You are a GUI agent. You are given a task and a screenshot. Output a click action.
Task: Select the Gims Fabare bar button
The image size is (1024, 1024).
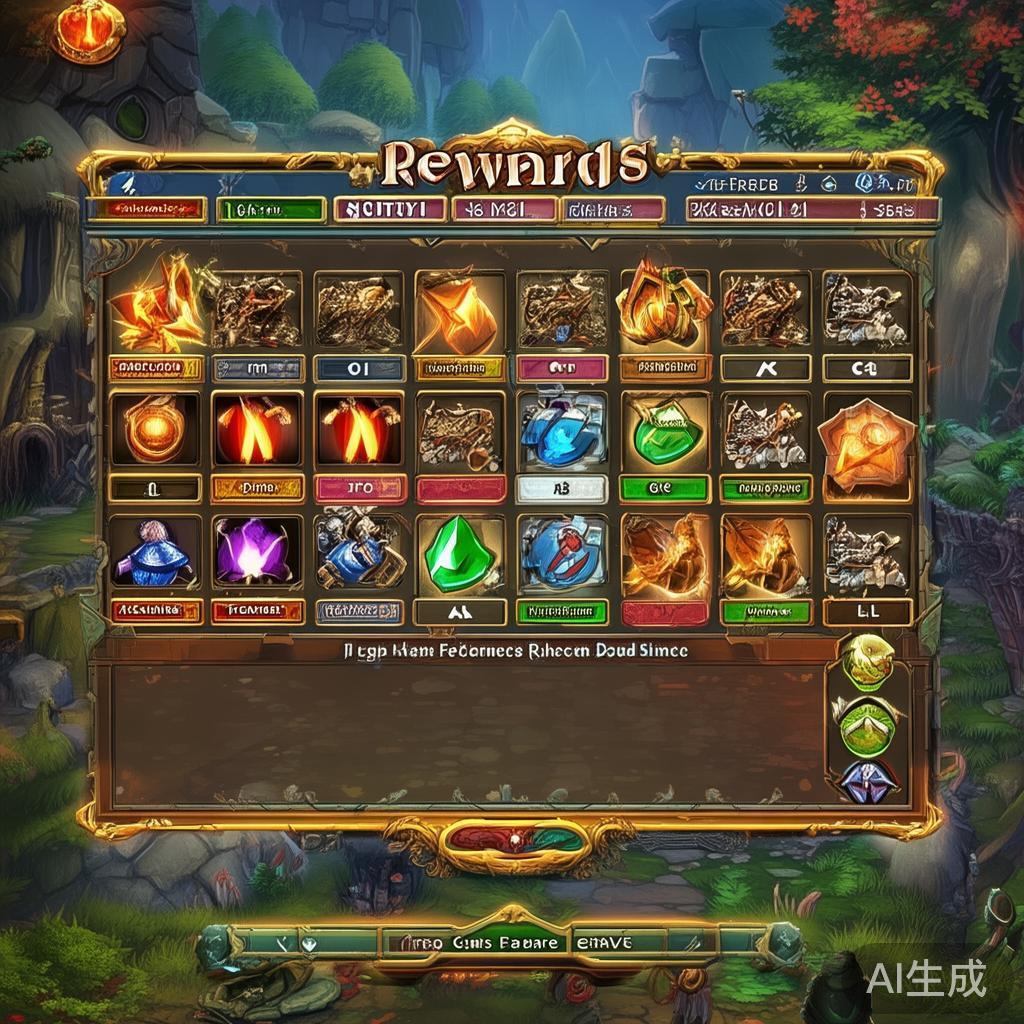[476, 942]
